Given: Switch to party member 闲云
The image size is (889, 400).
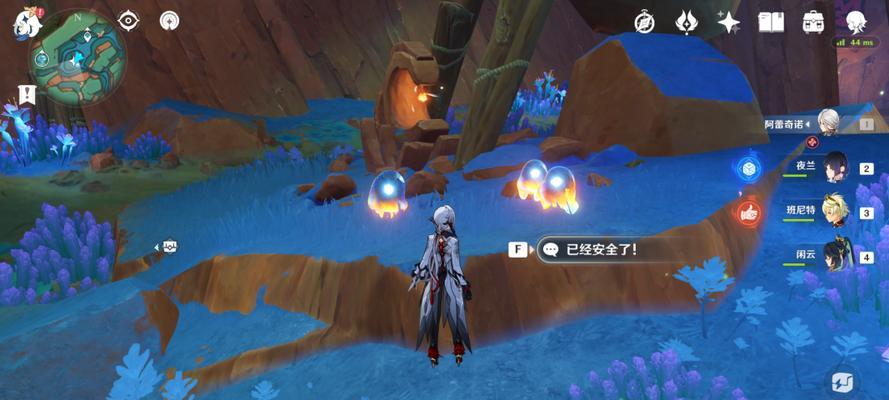Looking at the screenshot, I should (x=835, y=255).
